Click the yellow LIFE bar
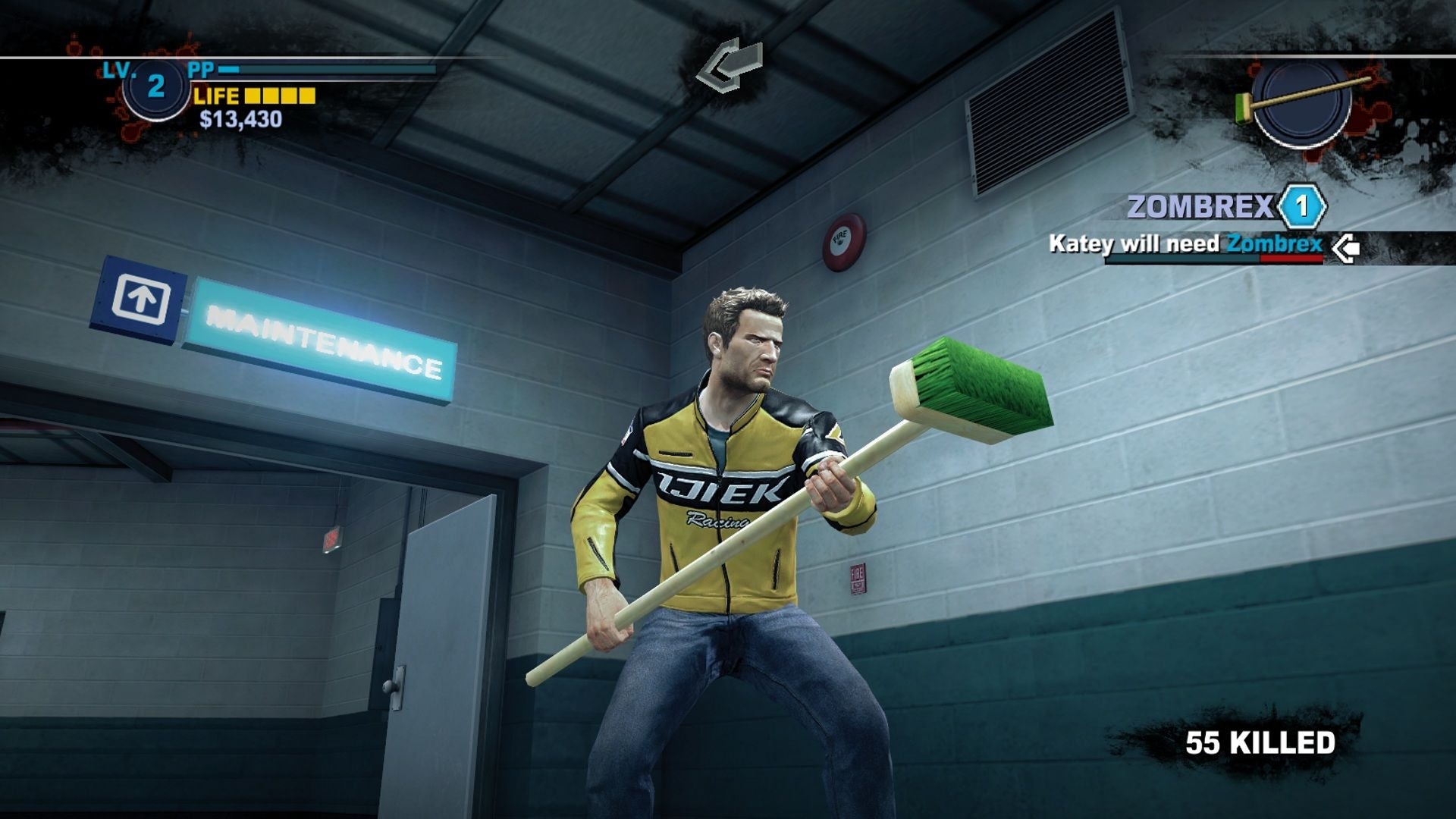Image resolution: width=1456 pixels, height=819 pixels. tap(280, 96)
